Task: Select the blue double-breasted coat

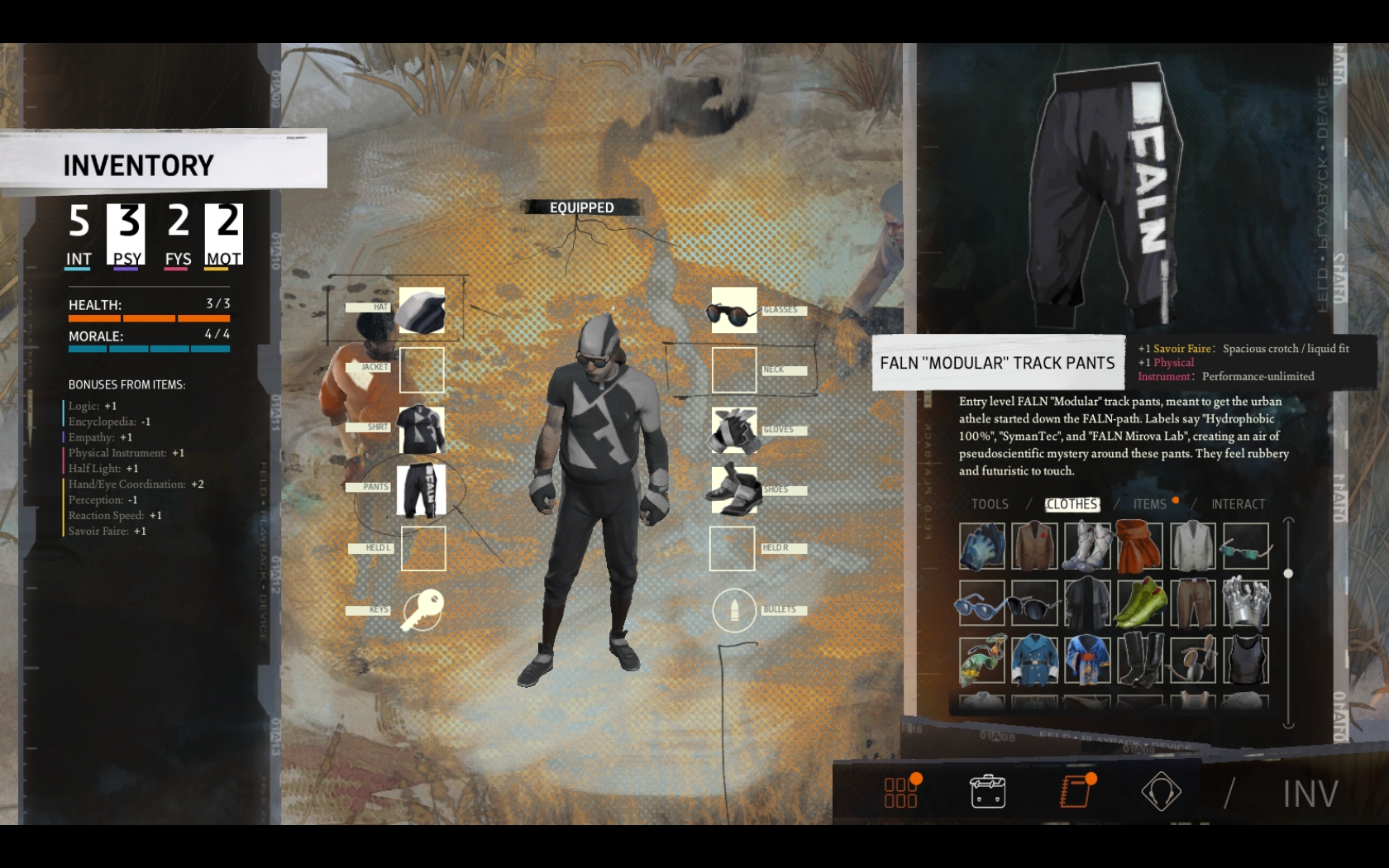Action: (x=1033, y=660)
